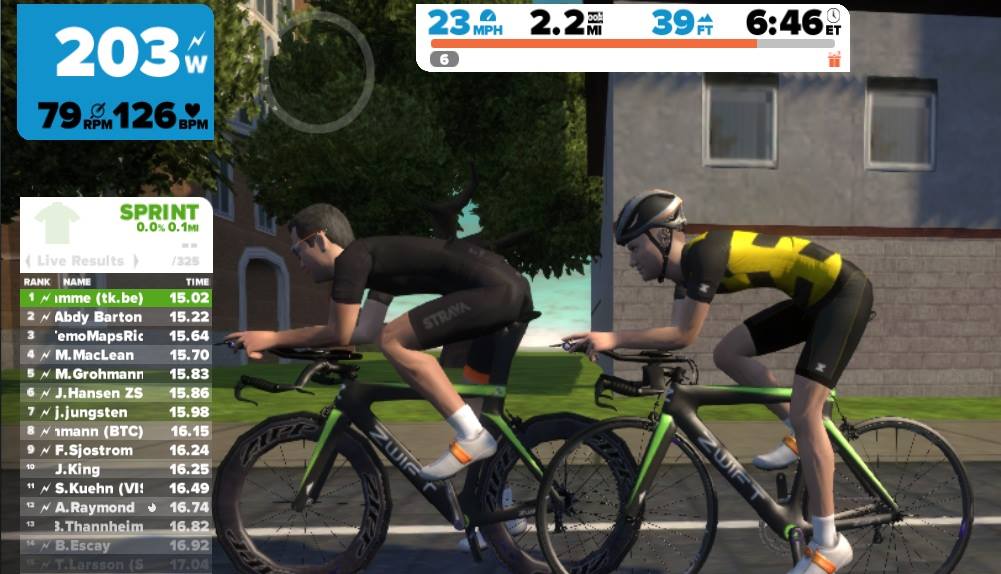
Task: Pick A.Raymond from the results list
Action: (115, 507)
